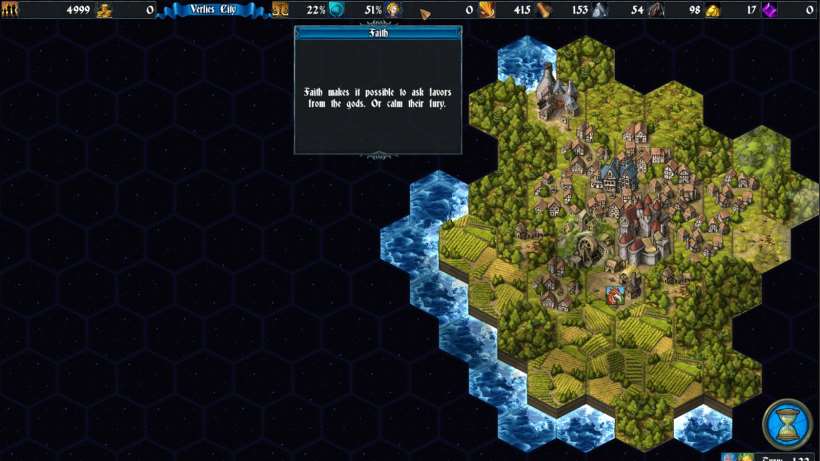This screenshot has height=461, width=820.
Task: Choose the purple crystal resource icon
Action: pos(769,10)
